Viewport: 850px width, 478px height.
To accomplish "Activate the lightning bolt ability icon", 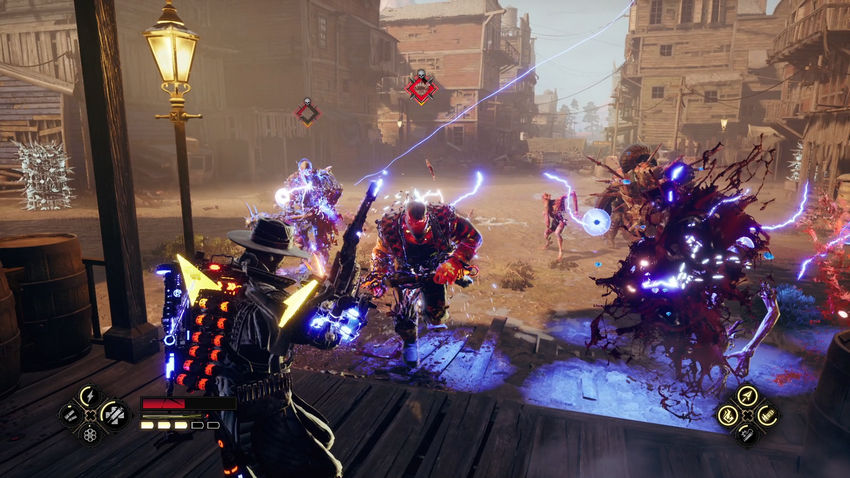I will click(89, 396).
